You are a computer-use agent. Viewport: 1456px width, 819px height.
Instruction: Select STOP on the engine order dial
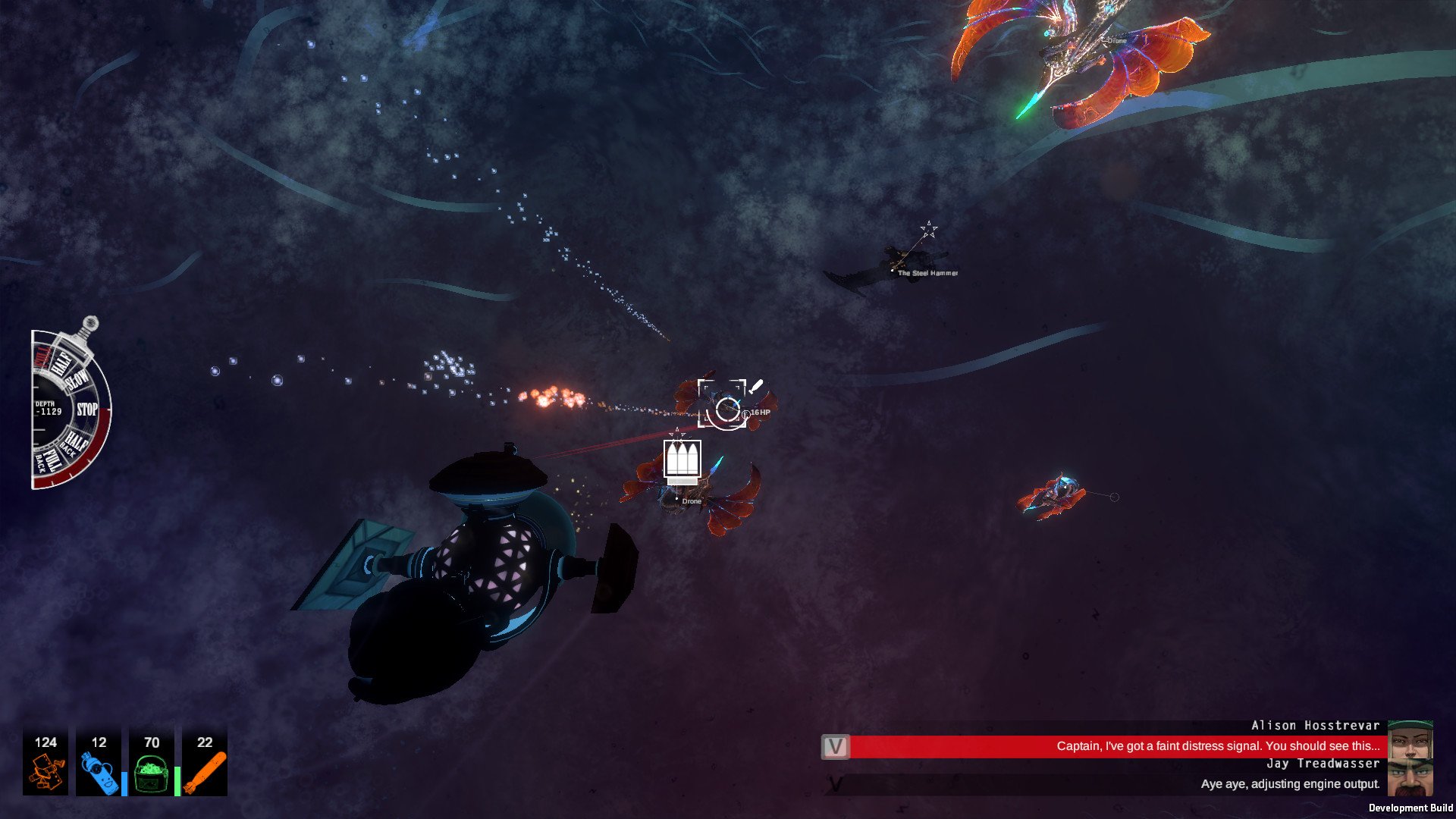[87, 408]
